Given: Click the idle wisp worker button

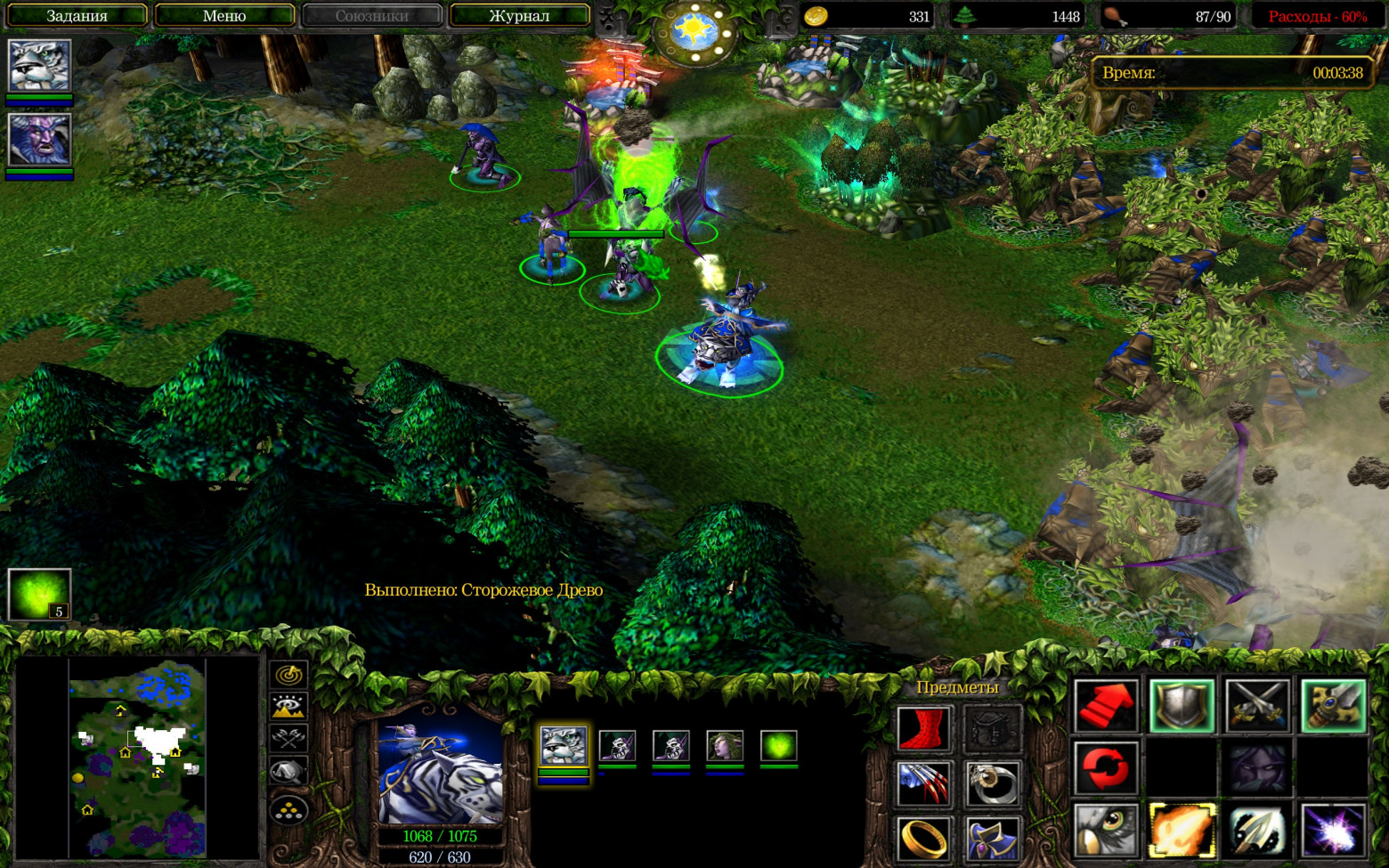Looking at the screenshot, I should [39, 594].
